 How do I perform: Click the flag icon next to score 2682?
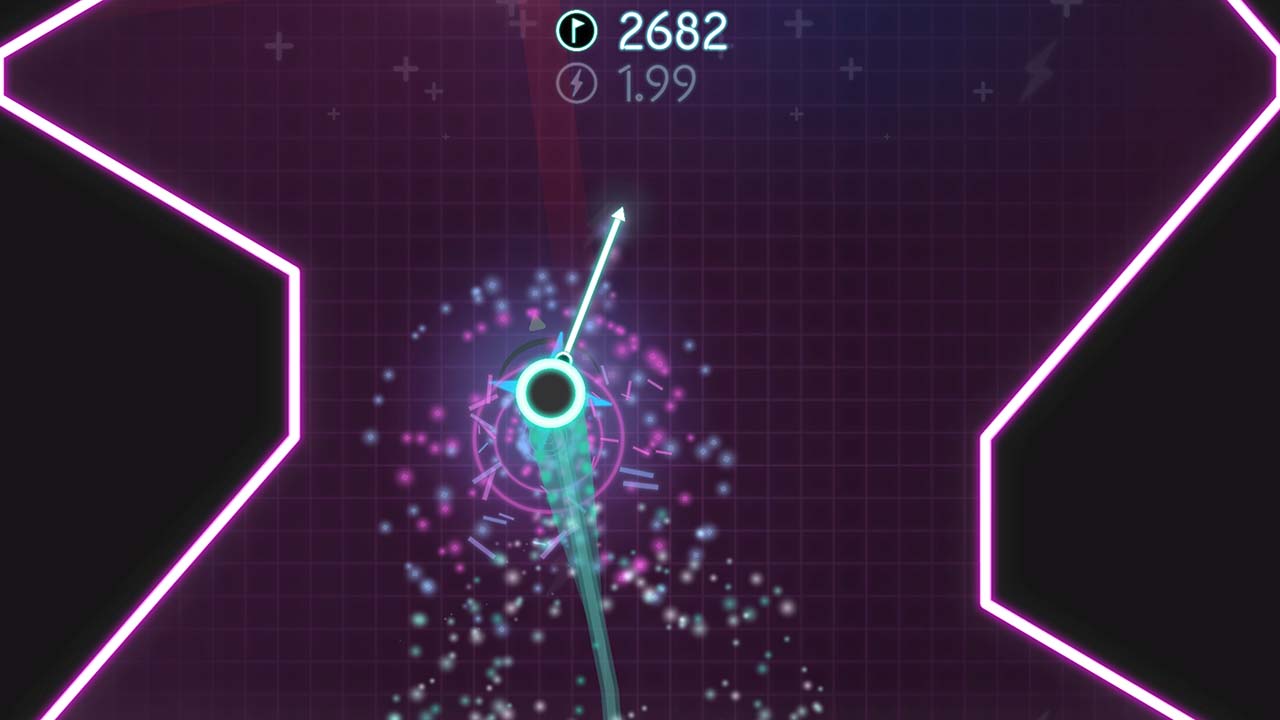pyautogui.click(x=577, y=29)
